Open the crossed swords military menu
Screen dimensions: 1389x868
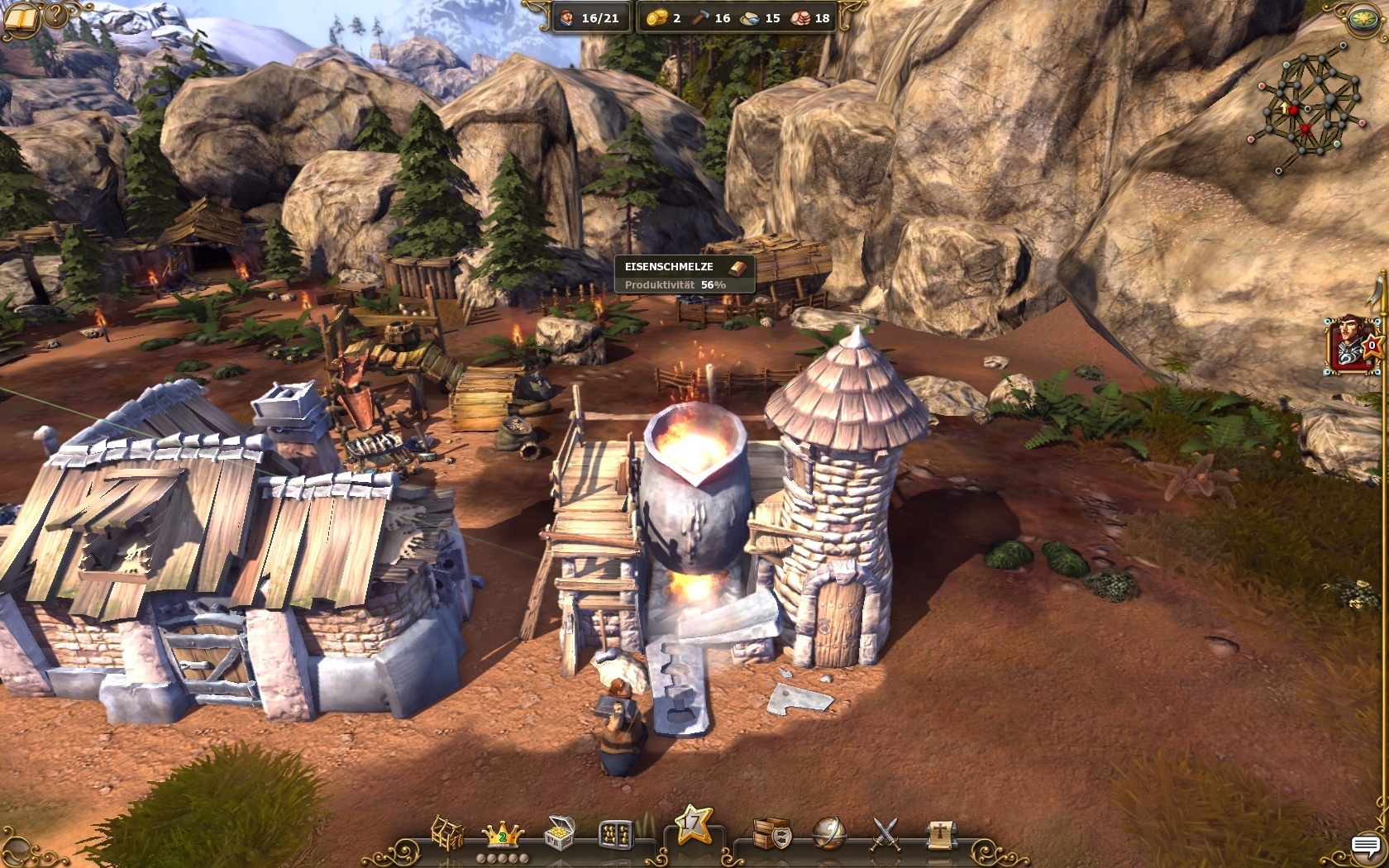(x=885, y=833)
